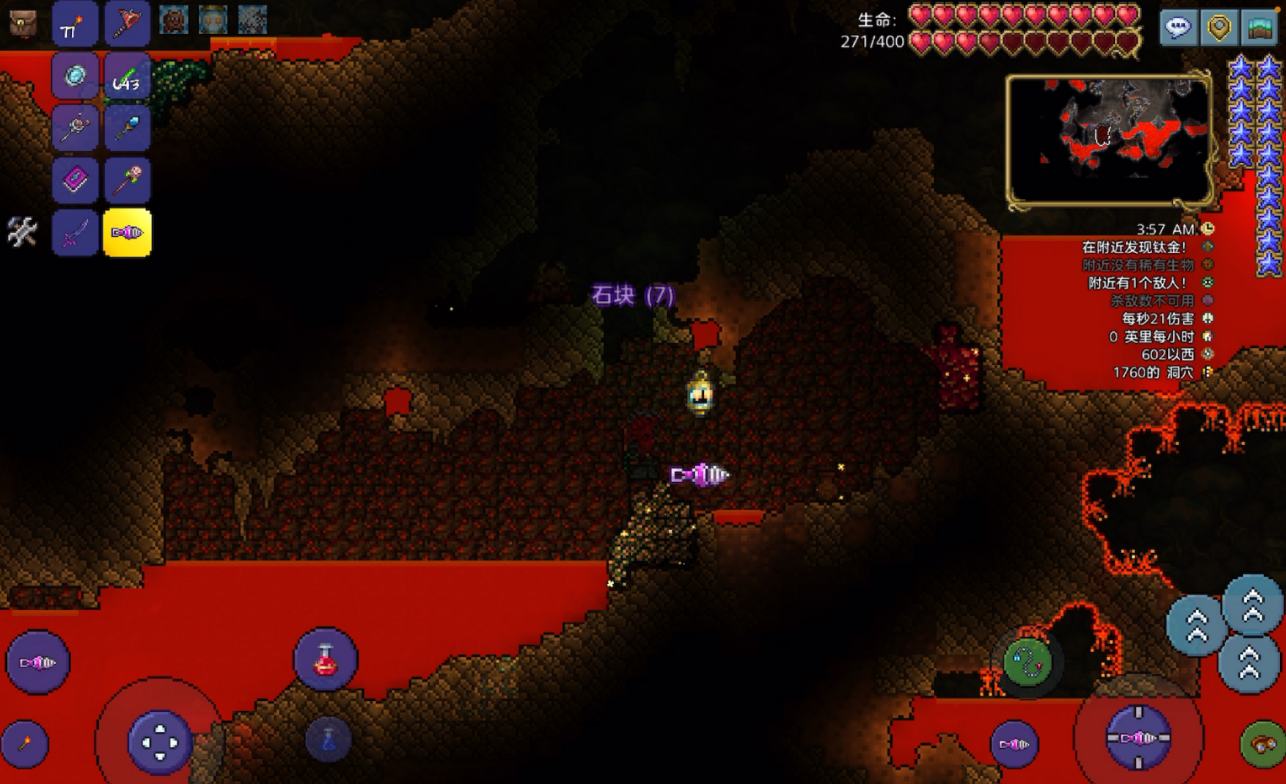Image resolution: width=1286 pixels, height=784 pixels.
Task: Select the blue gem staff slot
Action: pos(127,128)
